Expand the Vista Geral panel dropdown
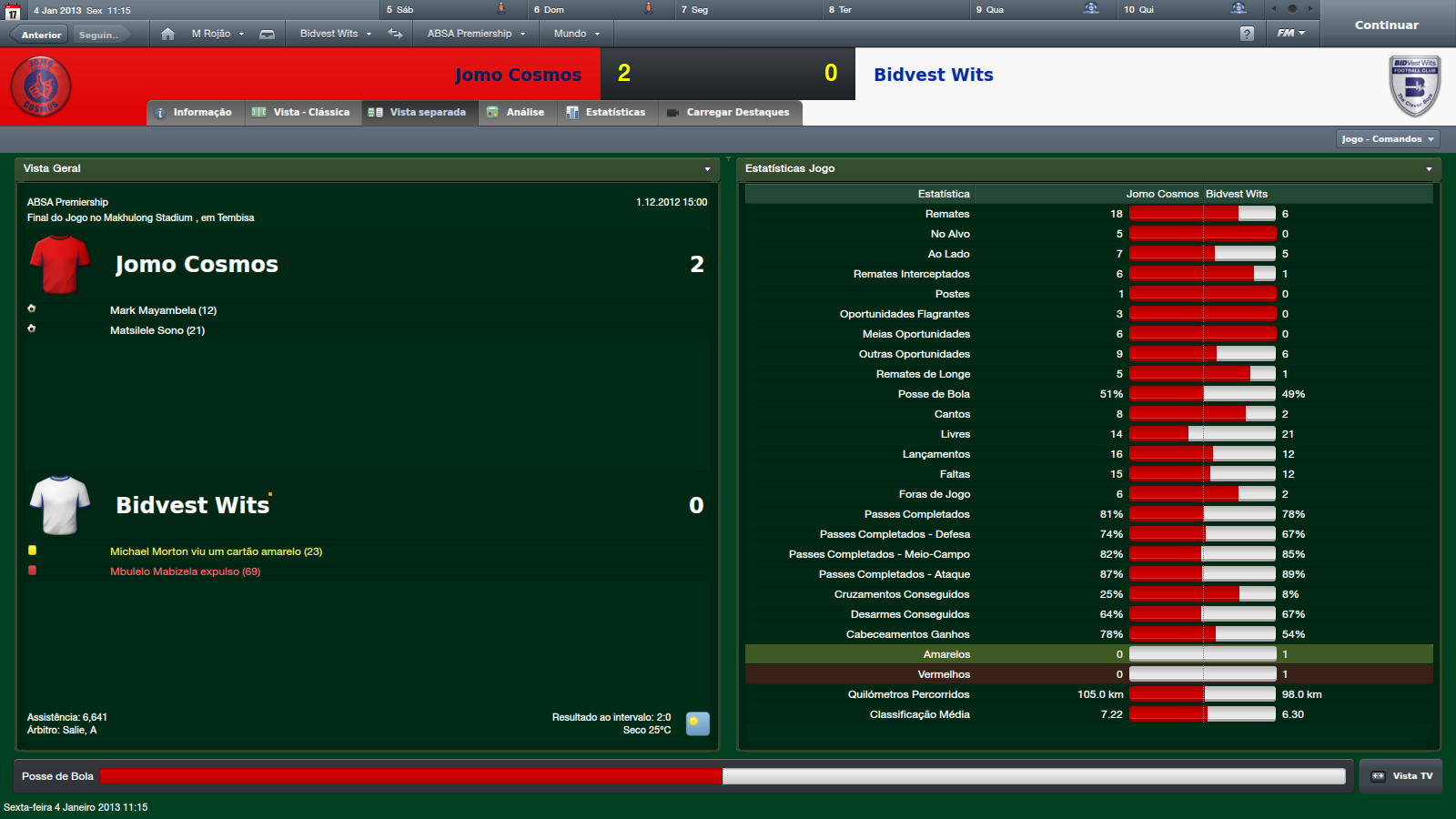 pos(707,169)
